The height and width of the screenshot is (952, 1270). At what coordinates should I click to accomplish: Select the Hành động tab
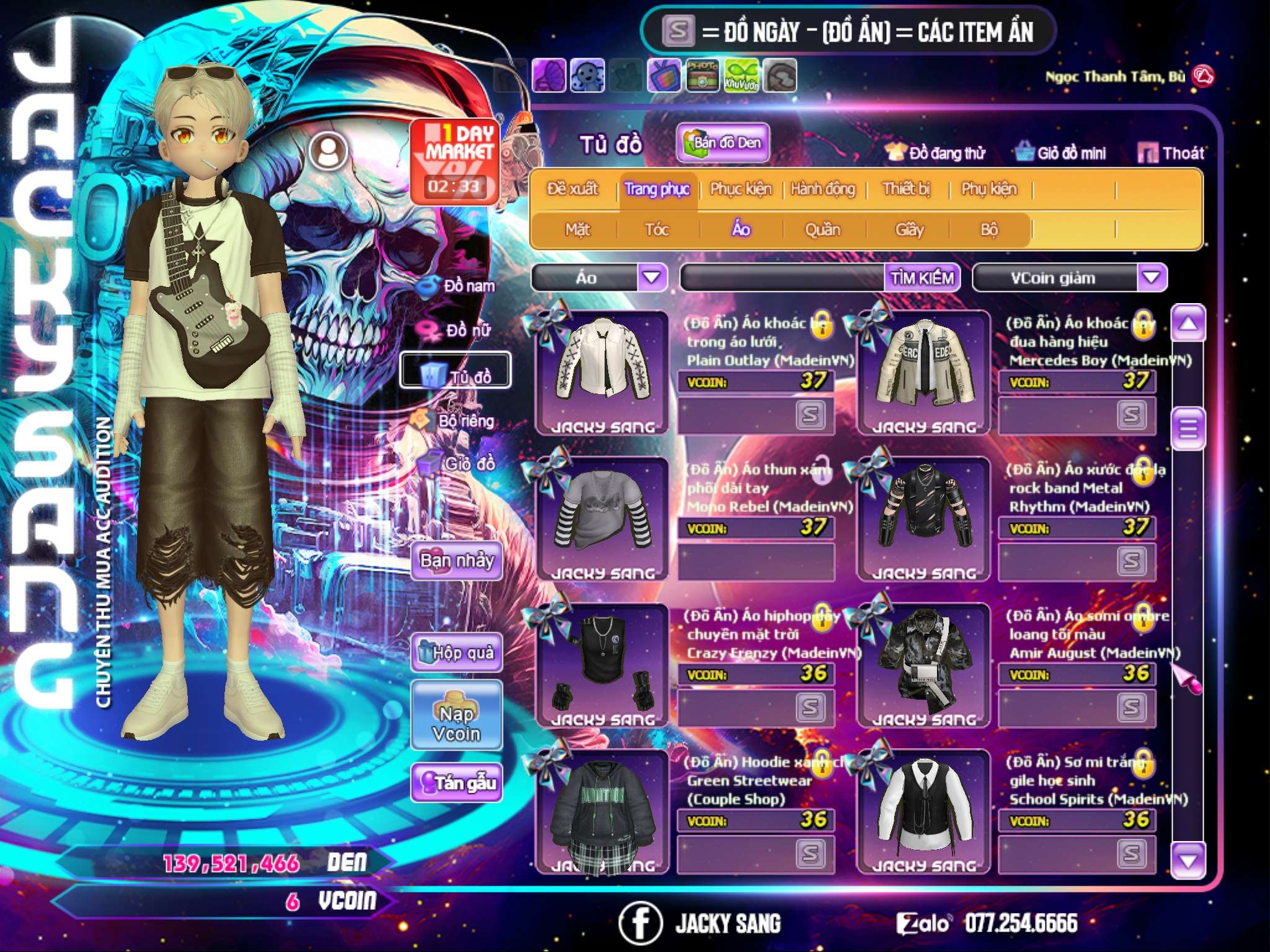[x=823, y=189]
